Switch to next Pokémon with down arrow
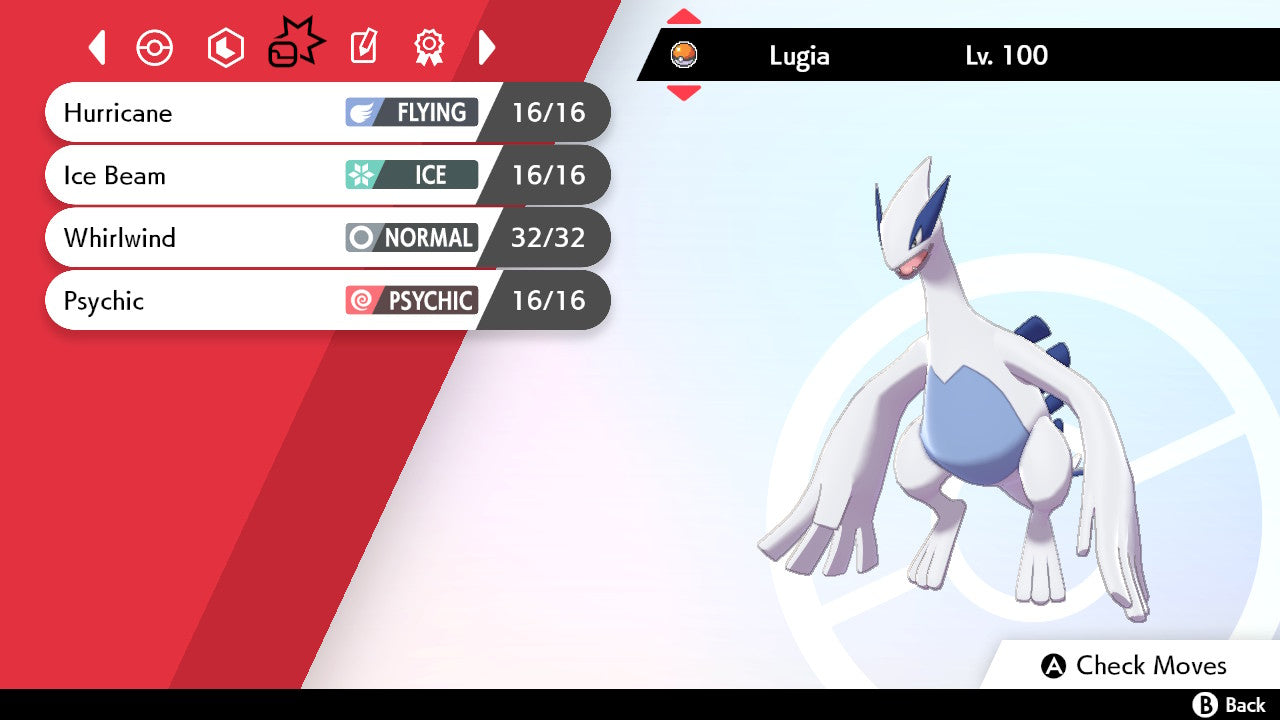This screenshot has width=1280, height=720. (x=684, y=93)
